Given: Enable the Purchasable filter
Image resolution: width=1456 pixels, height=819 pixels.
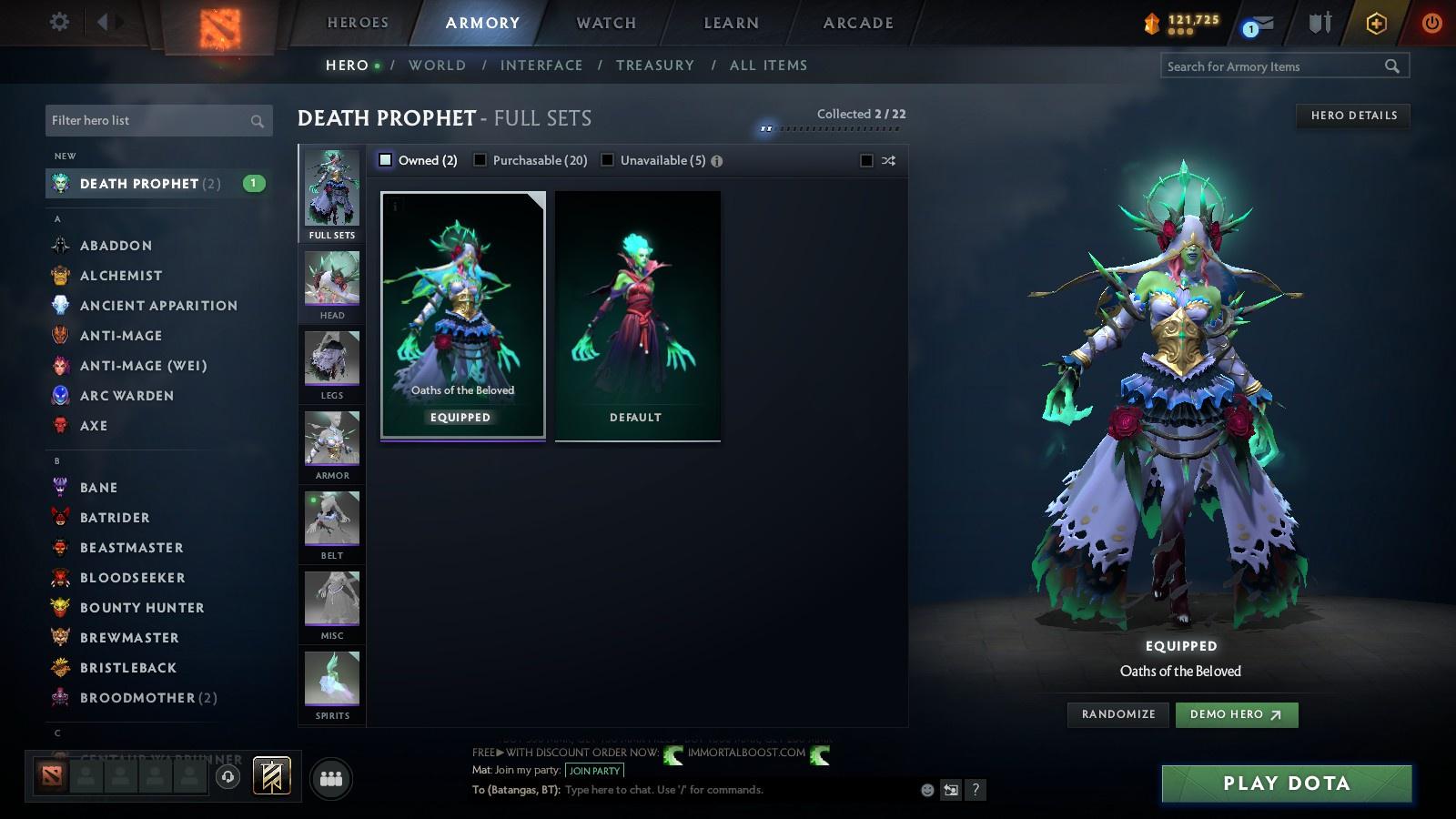Looking at the screenshot, I should 480,159.
